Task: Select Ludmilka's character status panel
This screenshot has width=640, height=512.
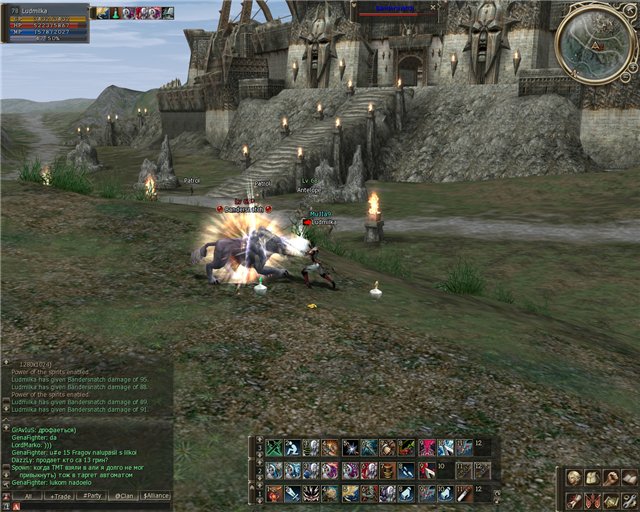Action: [x=45, y=23]
